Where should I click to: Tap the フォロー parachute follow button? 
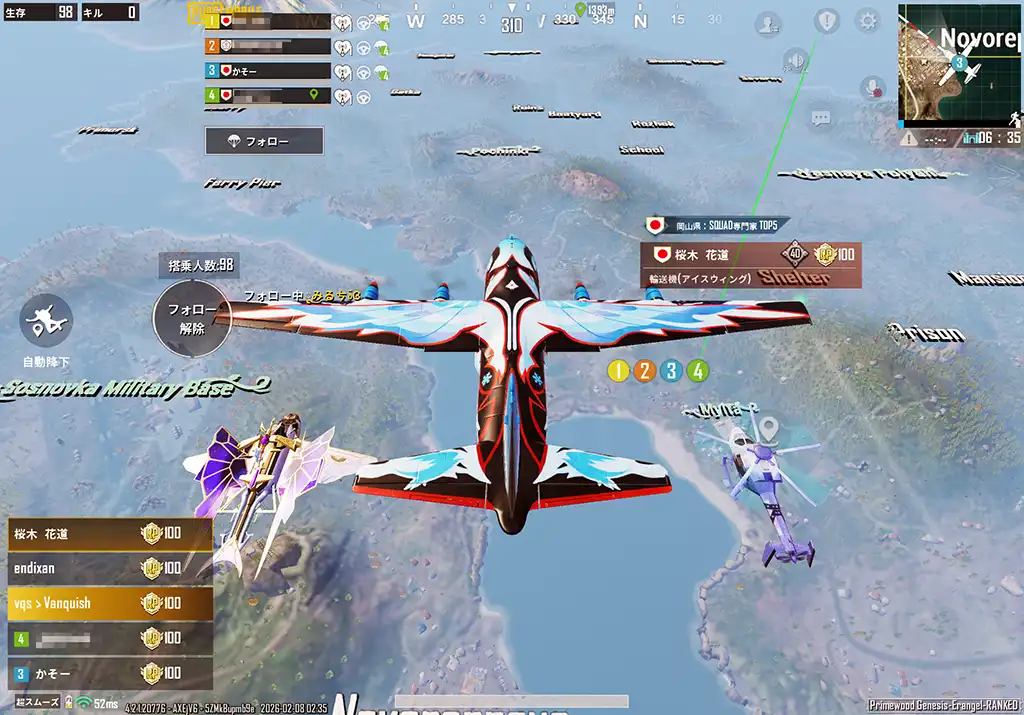click(x=264, y=140)
